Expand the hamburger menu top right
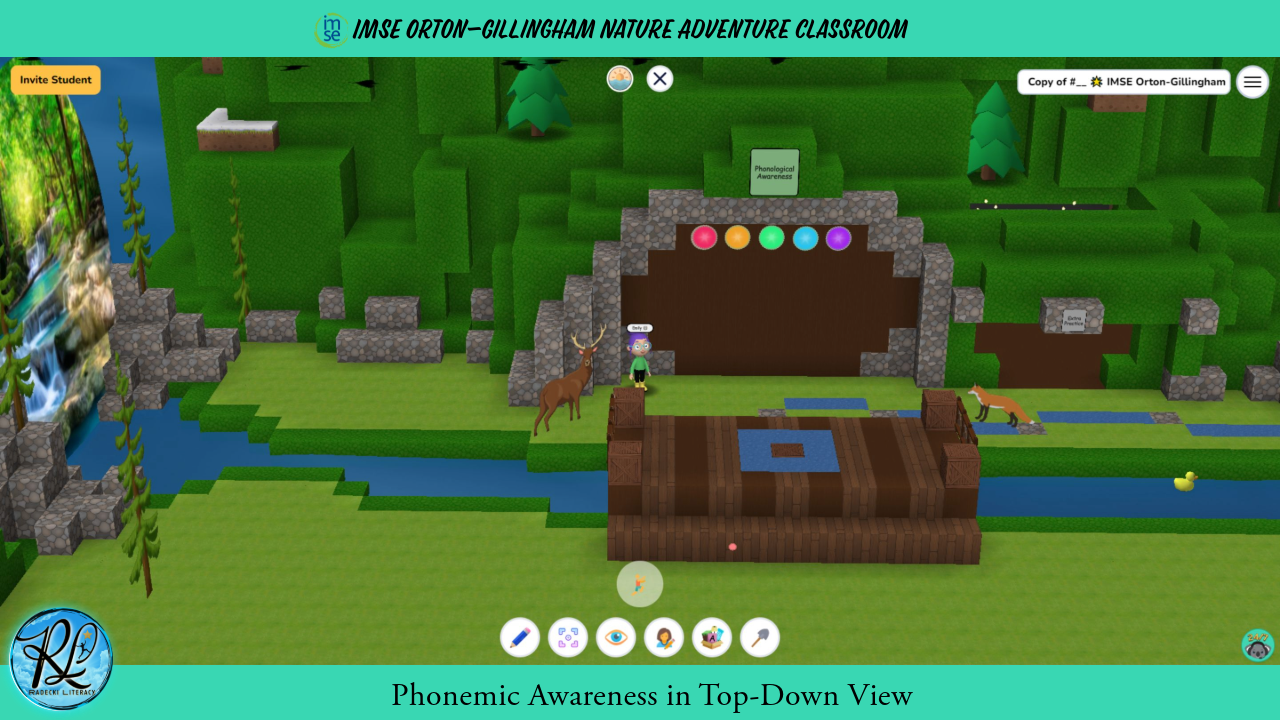The image size is (1280, 720). pyautogui.click(x=1252, y=82)
